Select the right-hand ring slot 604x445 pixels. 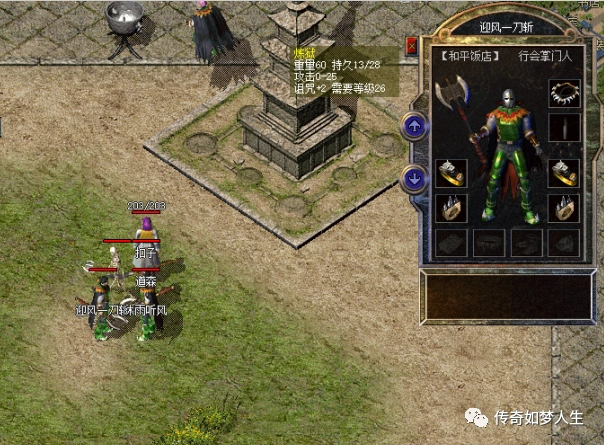[x=564, y=208]
